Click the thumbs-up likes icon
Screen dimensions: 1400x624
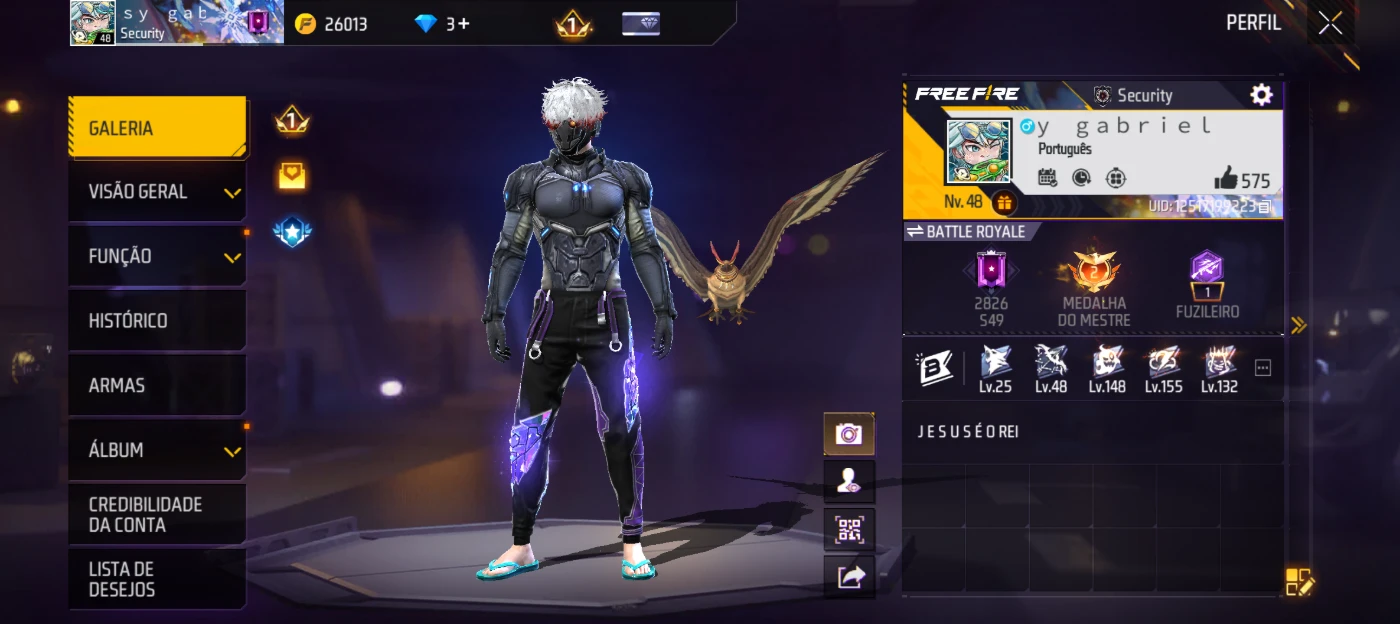click(1225, 179)
